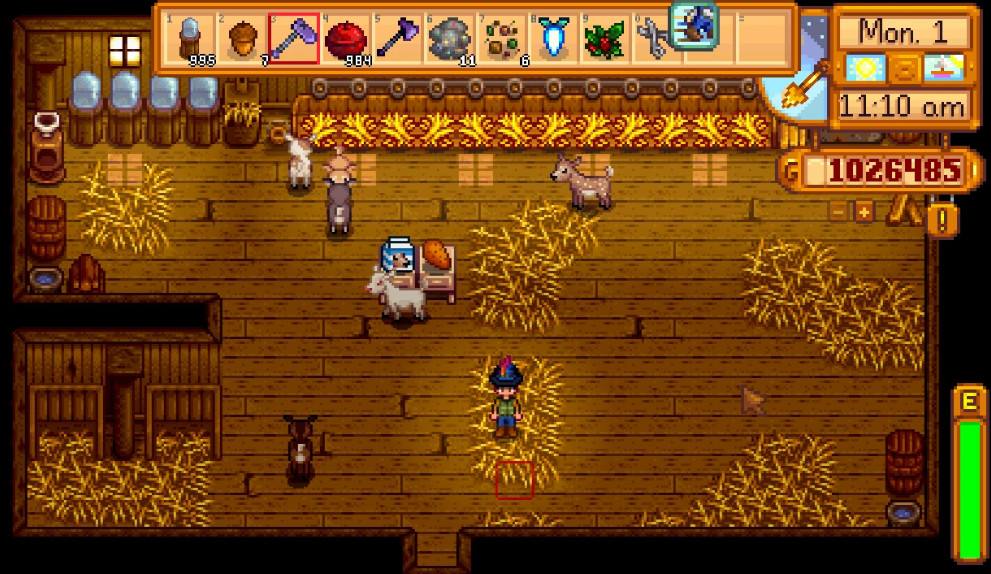The width and height of the screenshot is (991, 574).
Task: Click the zoom-in plus button
Action: click(x=863, y=211)
